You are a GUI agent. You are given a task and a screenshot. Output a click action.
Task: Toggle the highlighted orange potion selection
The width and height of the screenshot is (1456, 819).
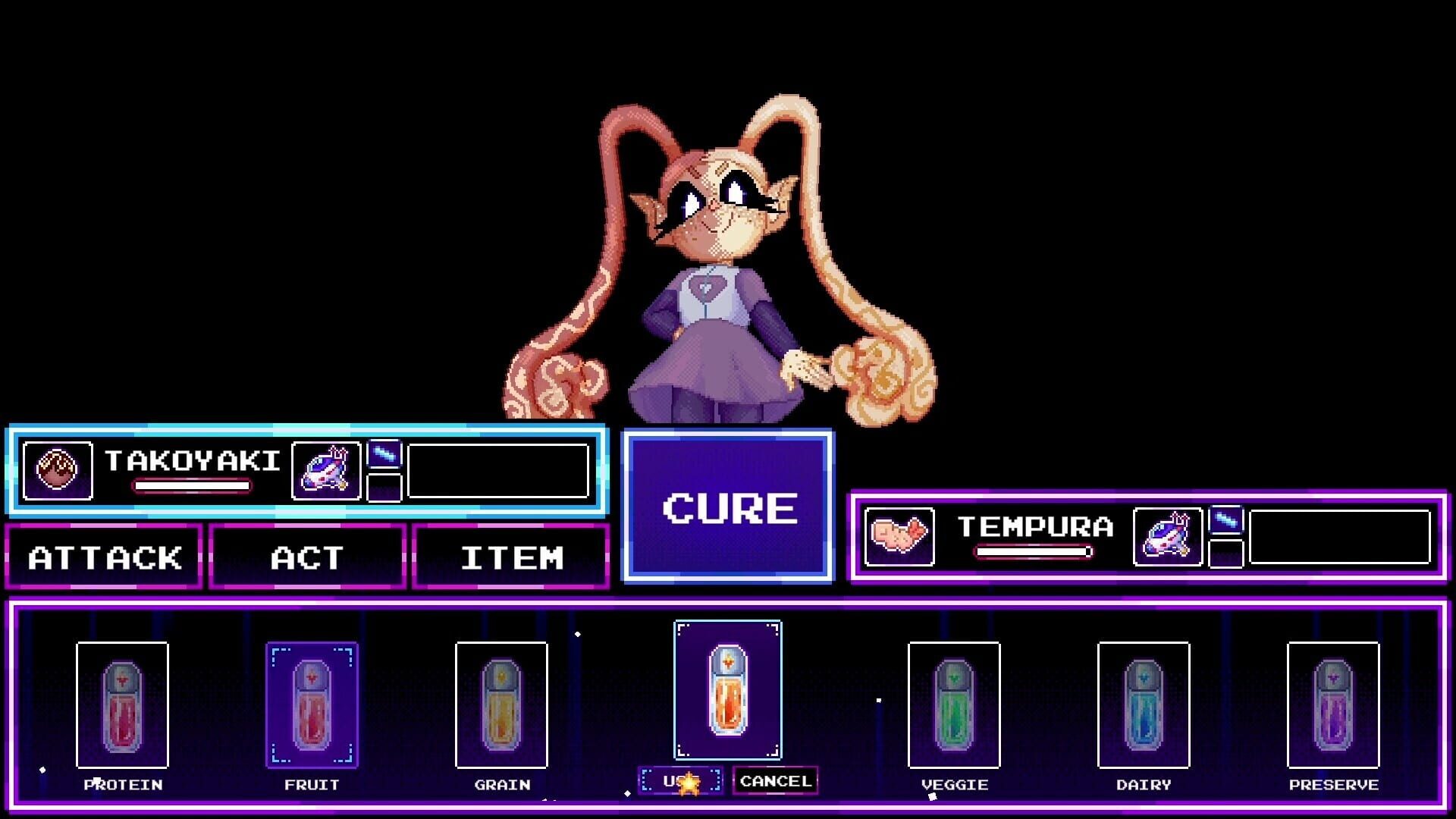[727, 690]
